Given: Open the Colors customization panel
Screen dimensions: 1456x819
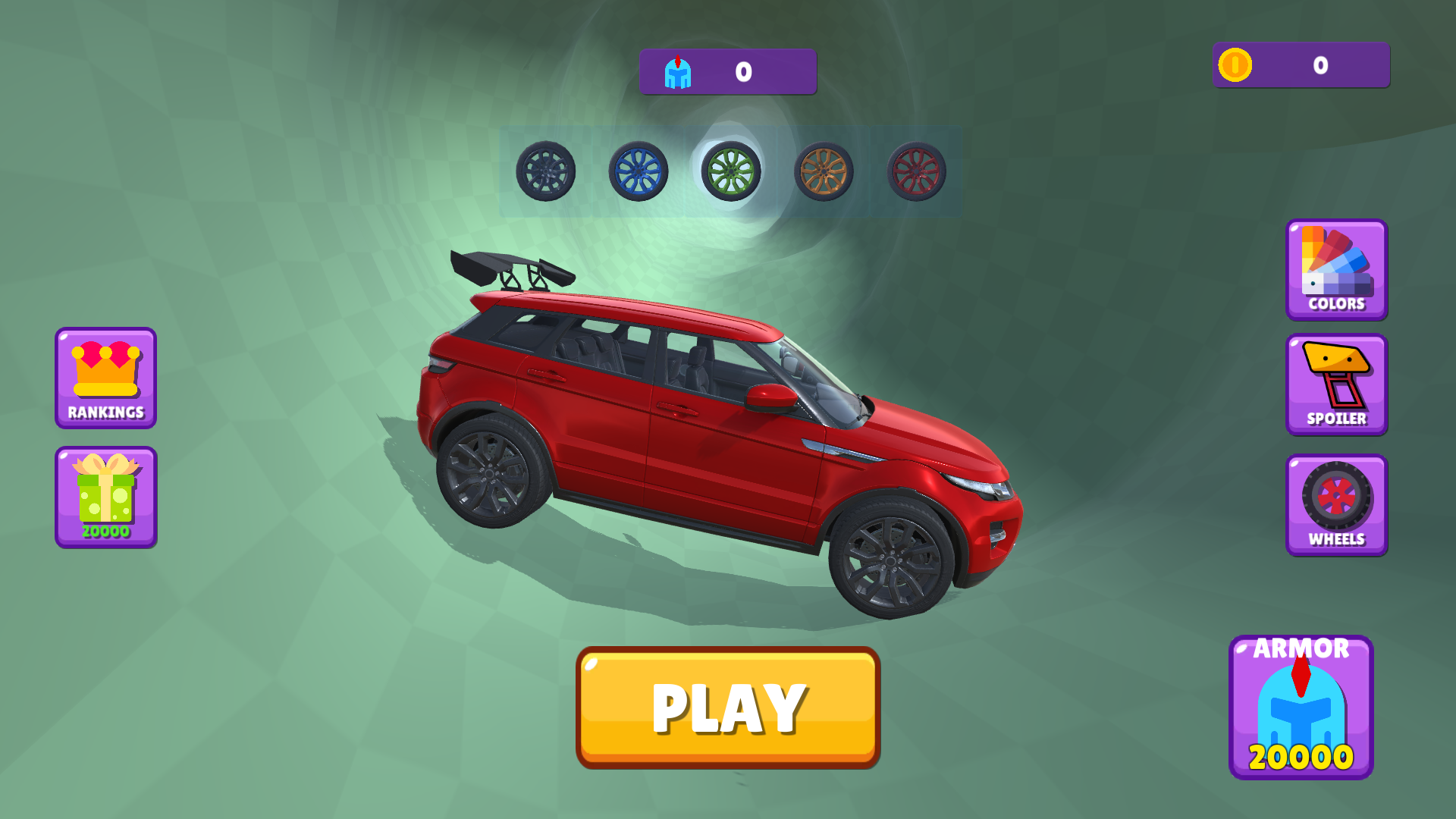Looking at the screenshot, I should tap(1336, 270).
